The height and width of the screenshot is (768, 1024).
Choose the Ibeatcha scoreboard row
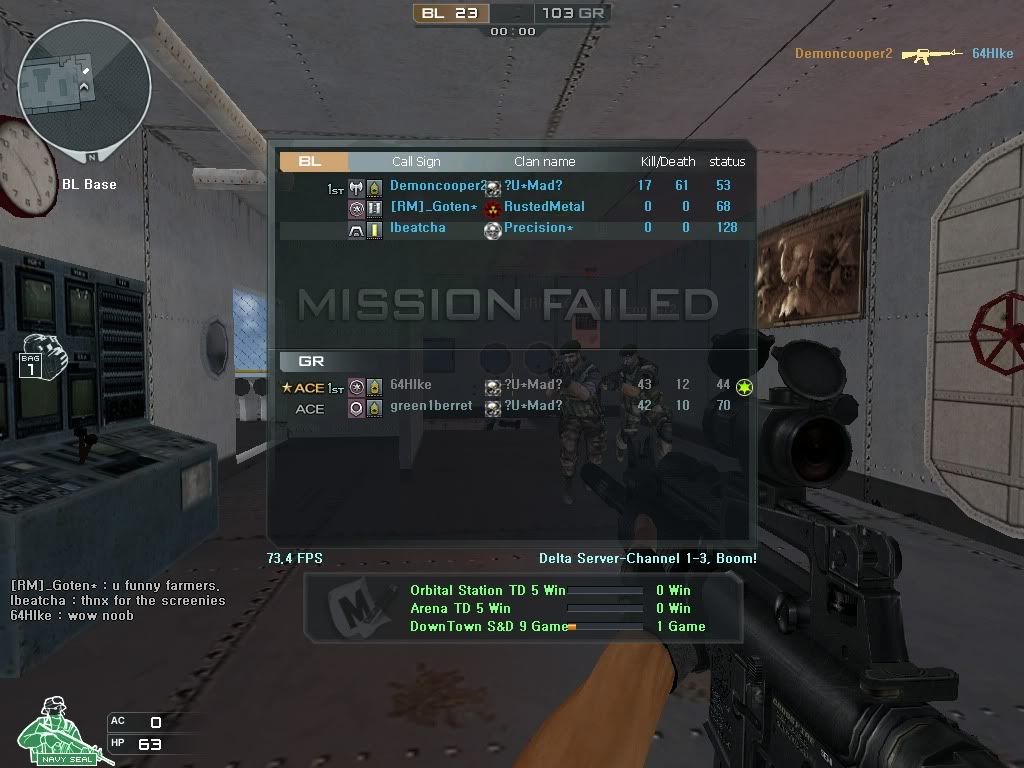tap(512, 228)
